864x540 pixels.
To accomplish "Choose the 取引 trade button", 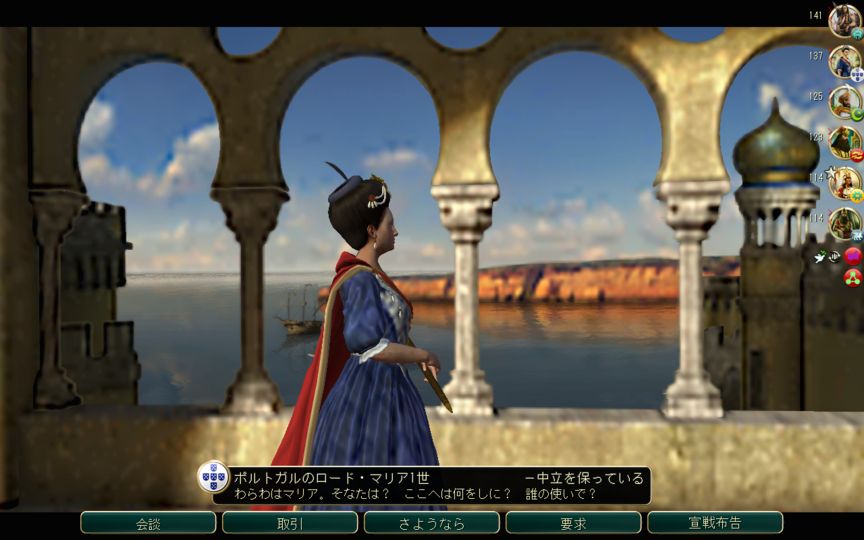I will coord(290,523).
